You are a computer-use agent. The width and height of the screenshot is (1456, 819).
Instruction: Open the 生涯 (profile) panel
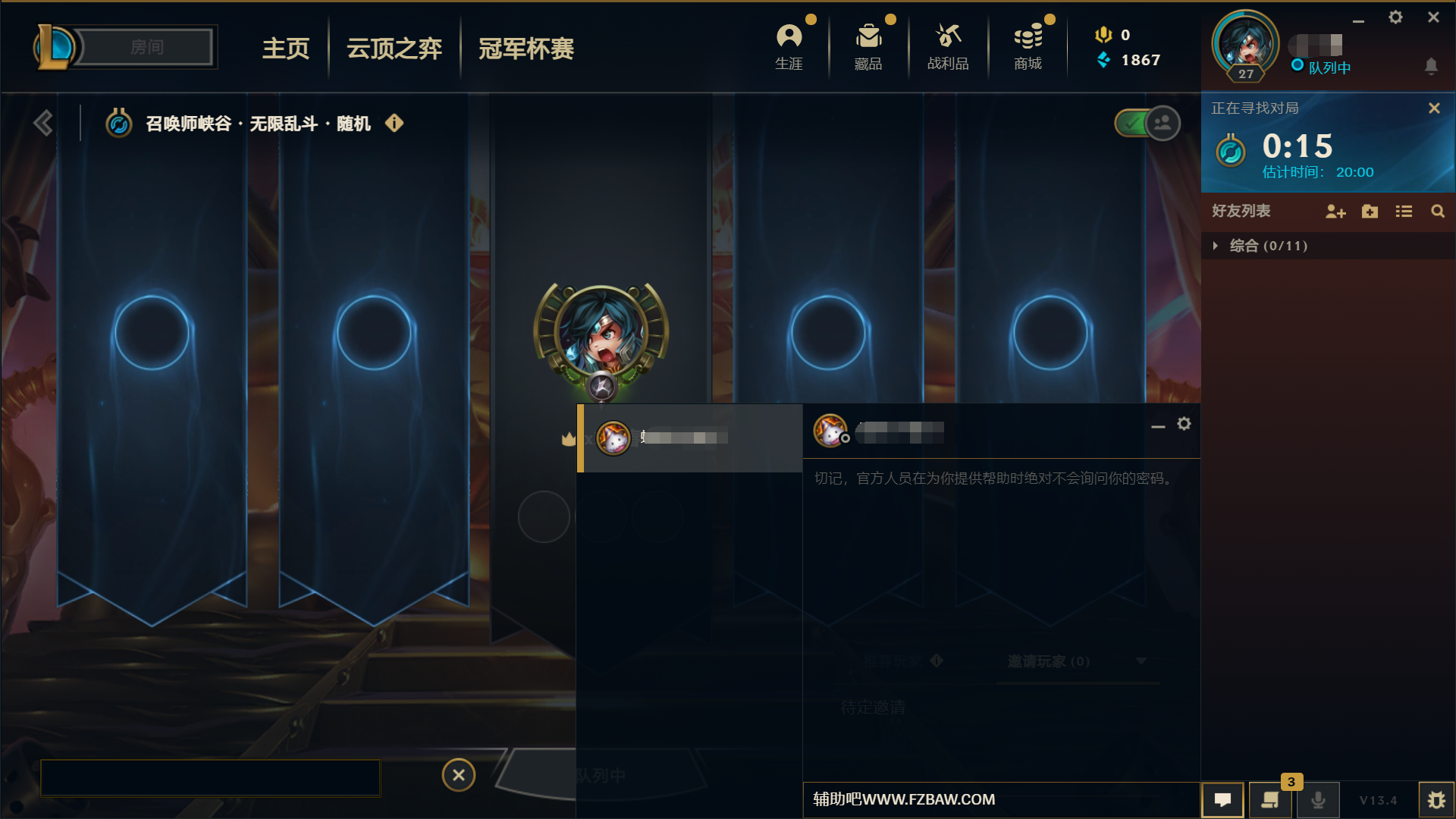tap(789, 45)
